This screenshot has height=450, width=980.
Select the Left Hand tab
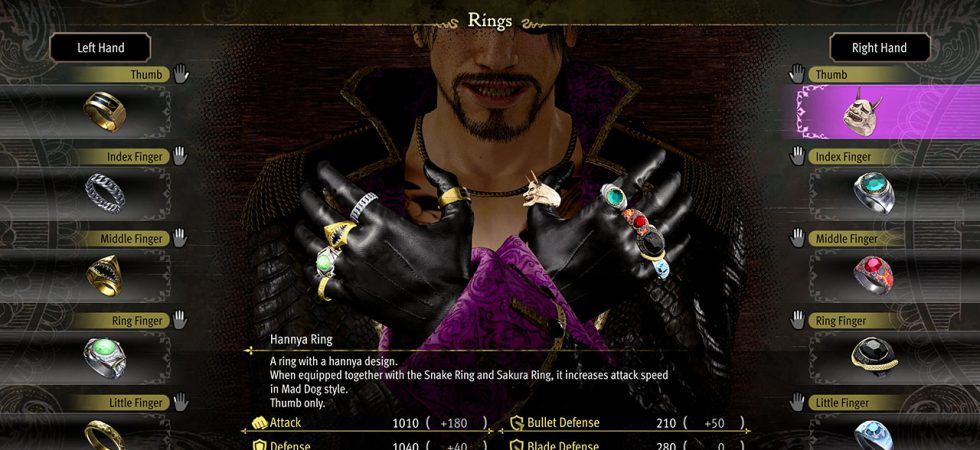click(x=100, y=47)
